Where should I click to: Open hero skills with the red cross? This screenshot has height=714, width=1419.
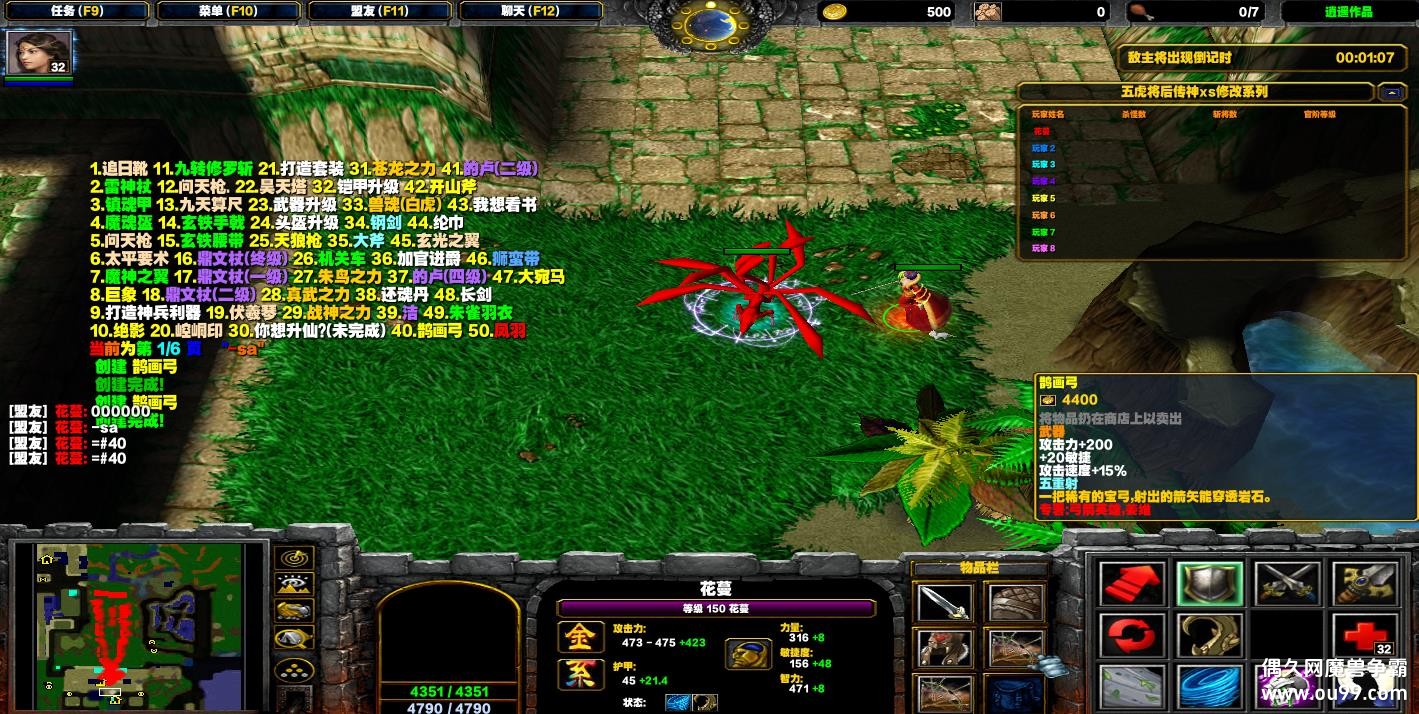tap(1364, 636)
